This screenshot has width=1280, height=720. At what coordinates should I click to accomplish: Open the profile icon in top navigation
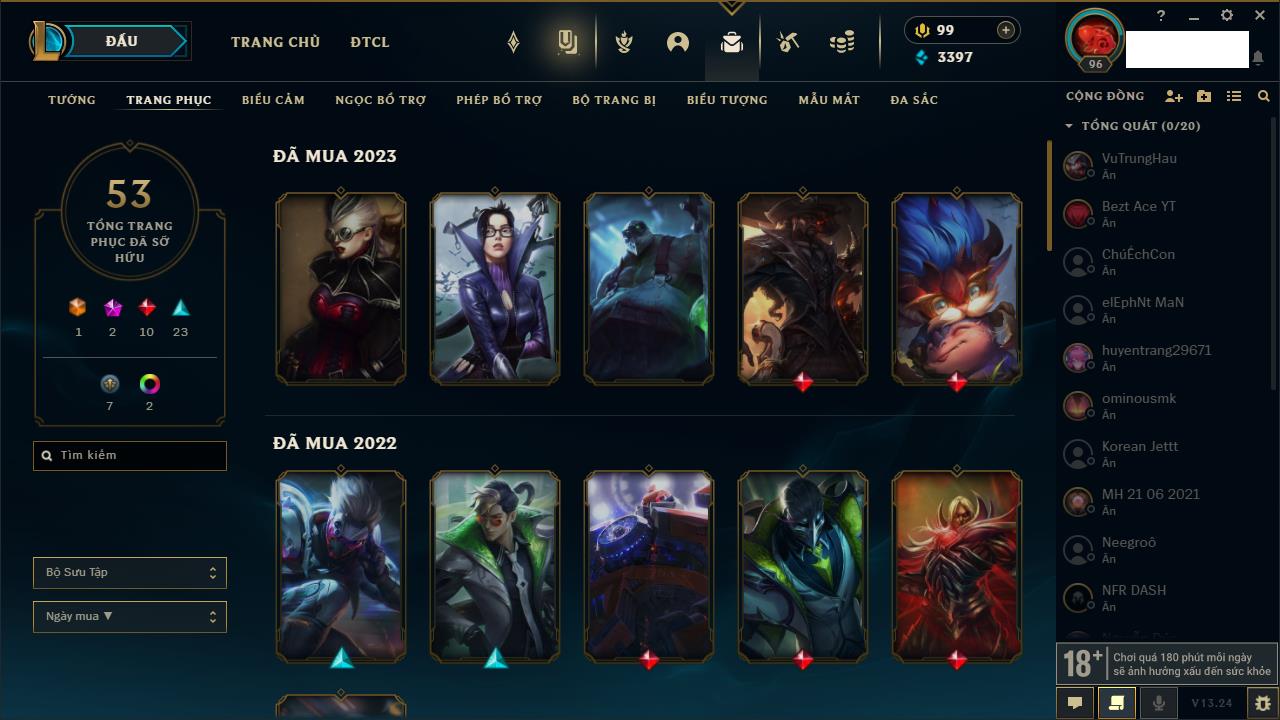[678, 42]
